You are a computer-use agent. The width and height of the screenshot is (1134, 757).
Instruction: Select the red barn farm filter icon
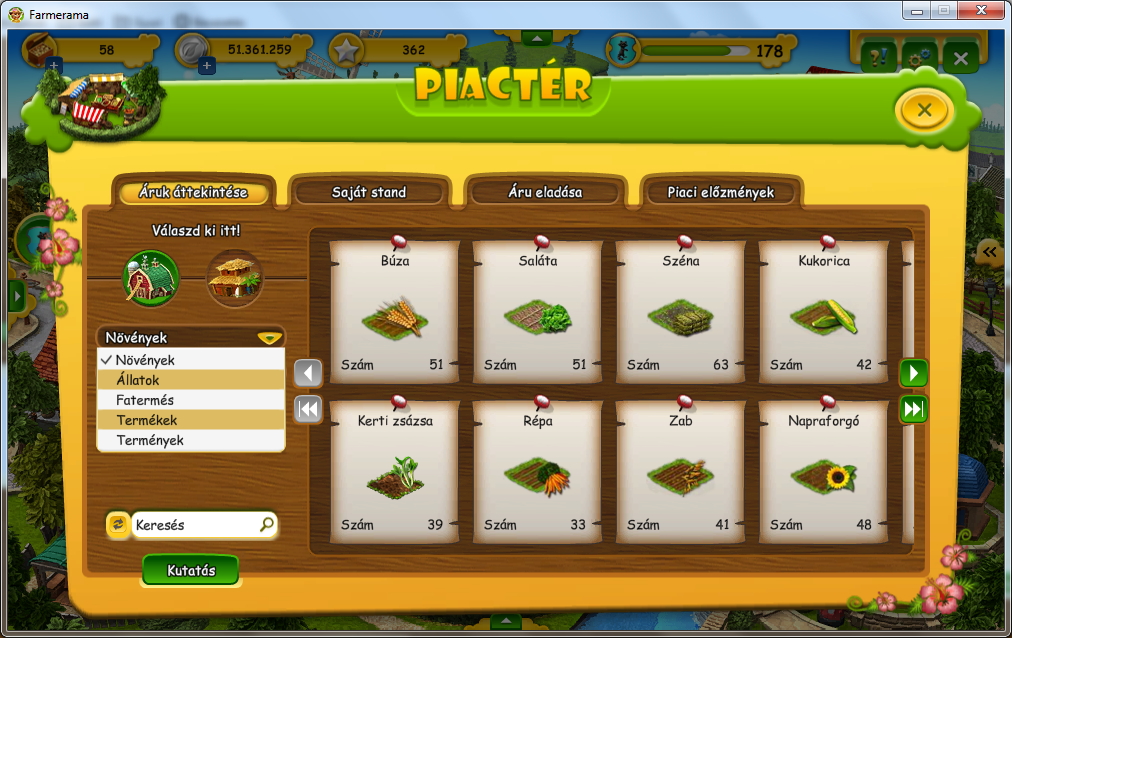click(x=151, y=278)
